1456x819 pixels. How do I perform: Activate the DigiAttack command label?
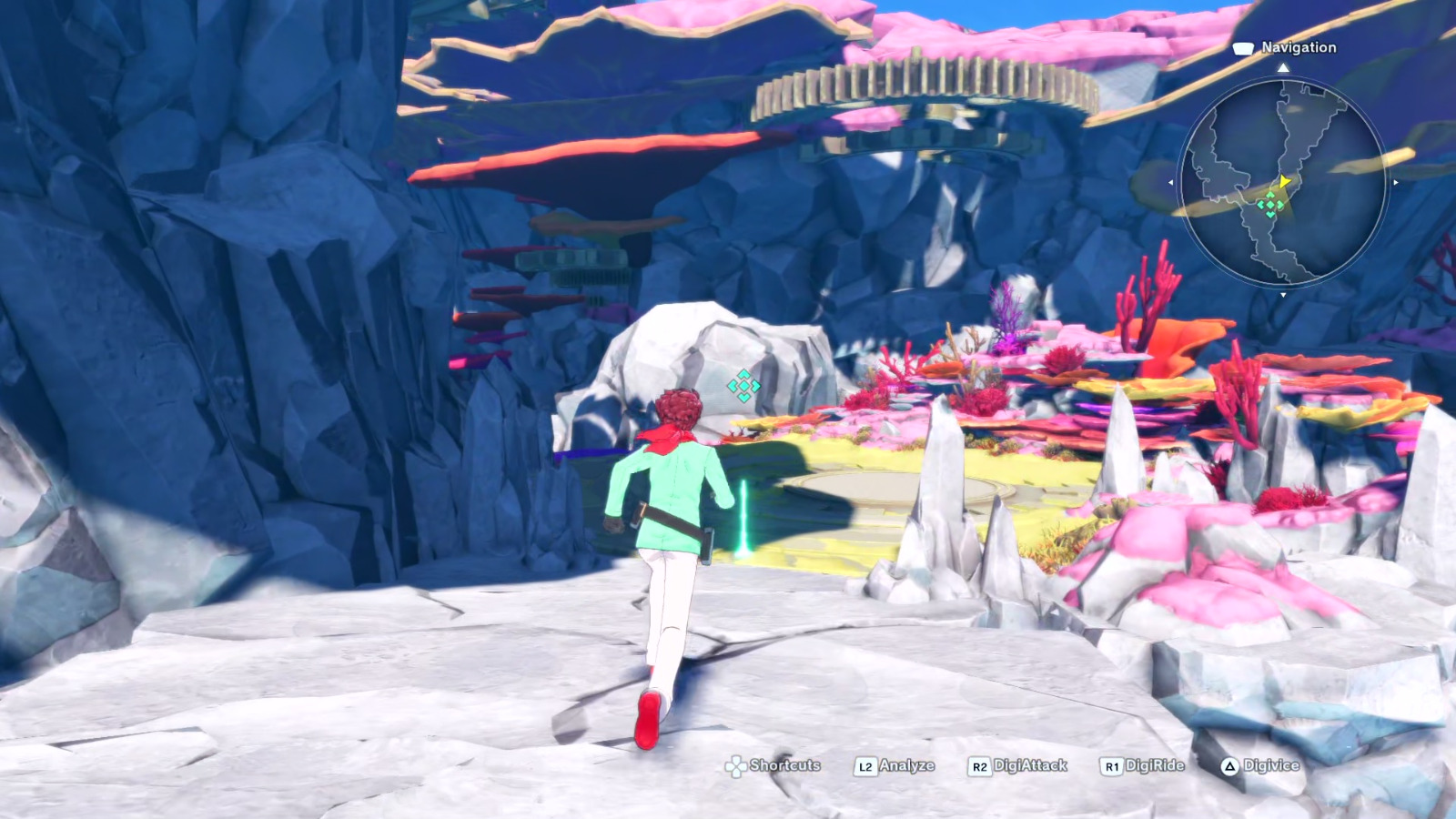pyautogui.click(x=1032, y=767)
